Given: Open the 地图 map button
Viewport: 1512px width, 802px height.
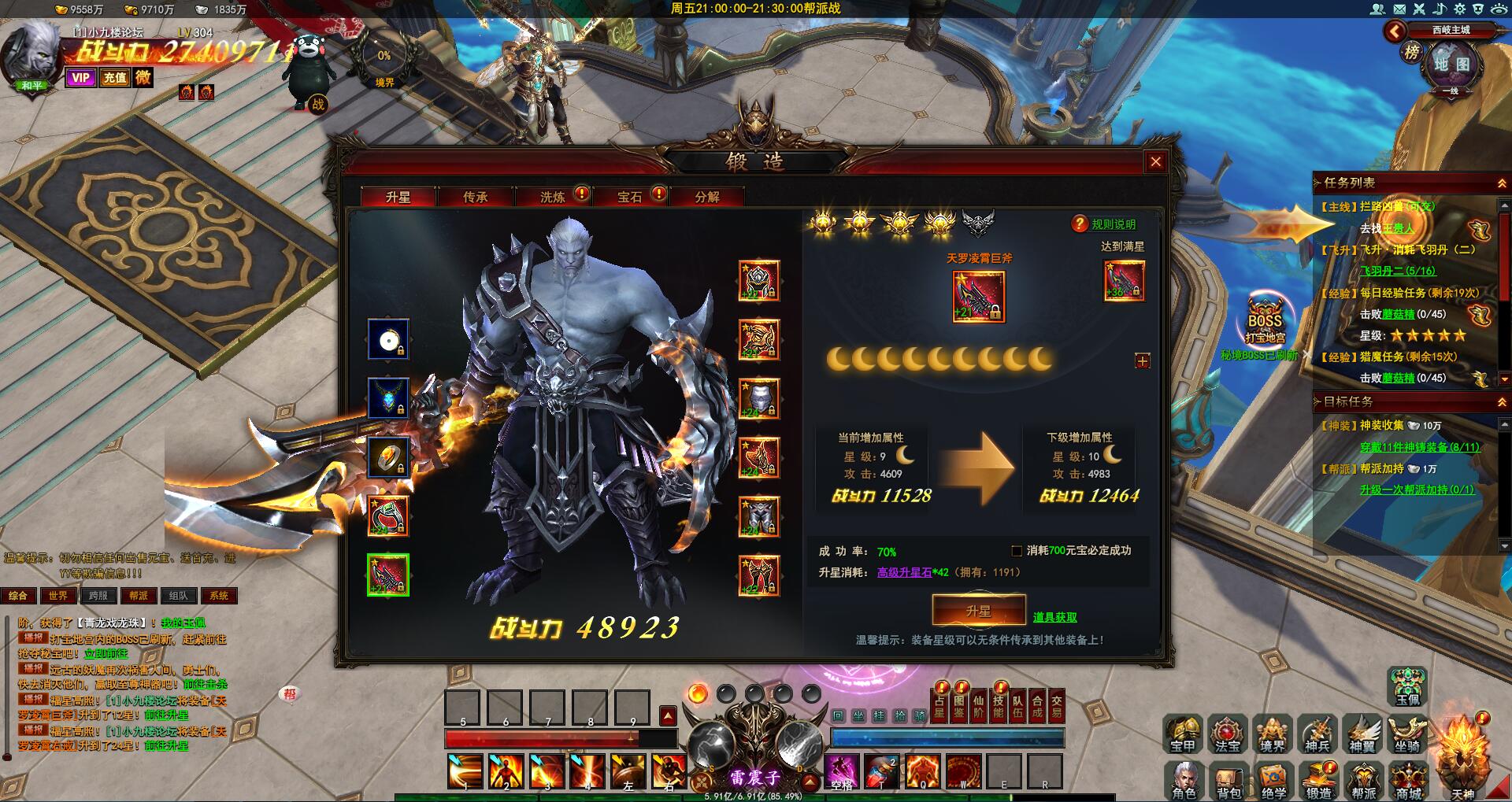Looking at the screenshot, I should coord(1451,65).
